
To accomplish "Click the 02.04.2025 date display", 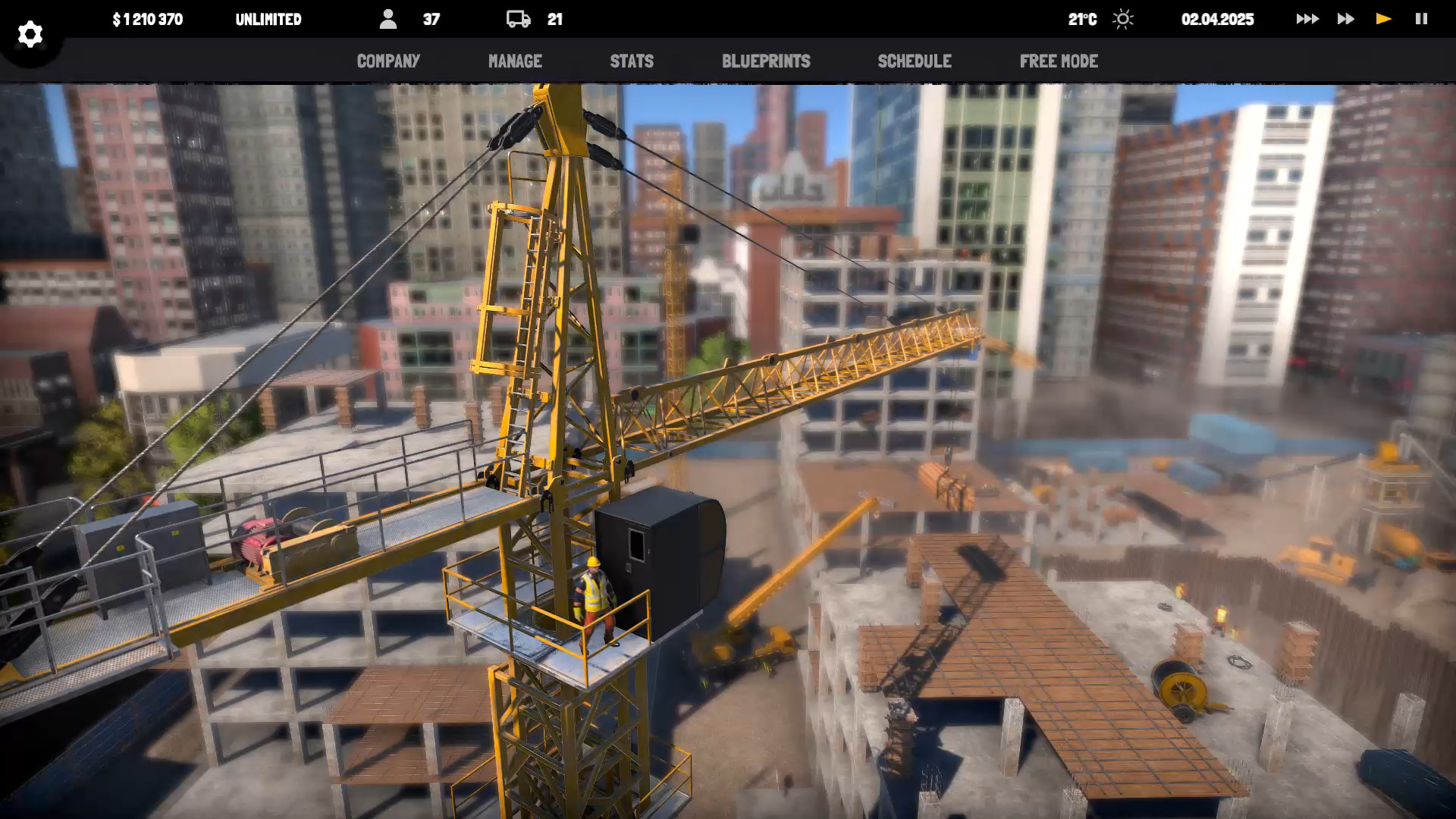I will click(x=1216, y=19).
